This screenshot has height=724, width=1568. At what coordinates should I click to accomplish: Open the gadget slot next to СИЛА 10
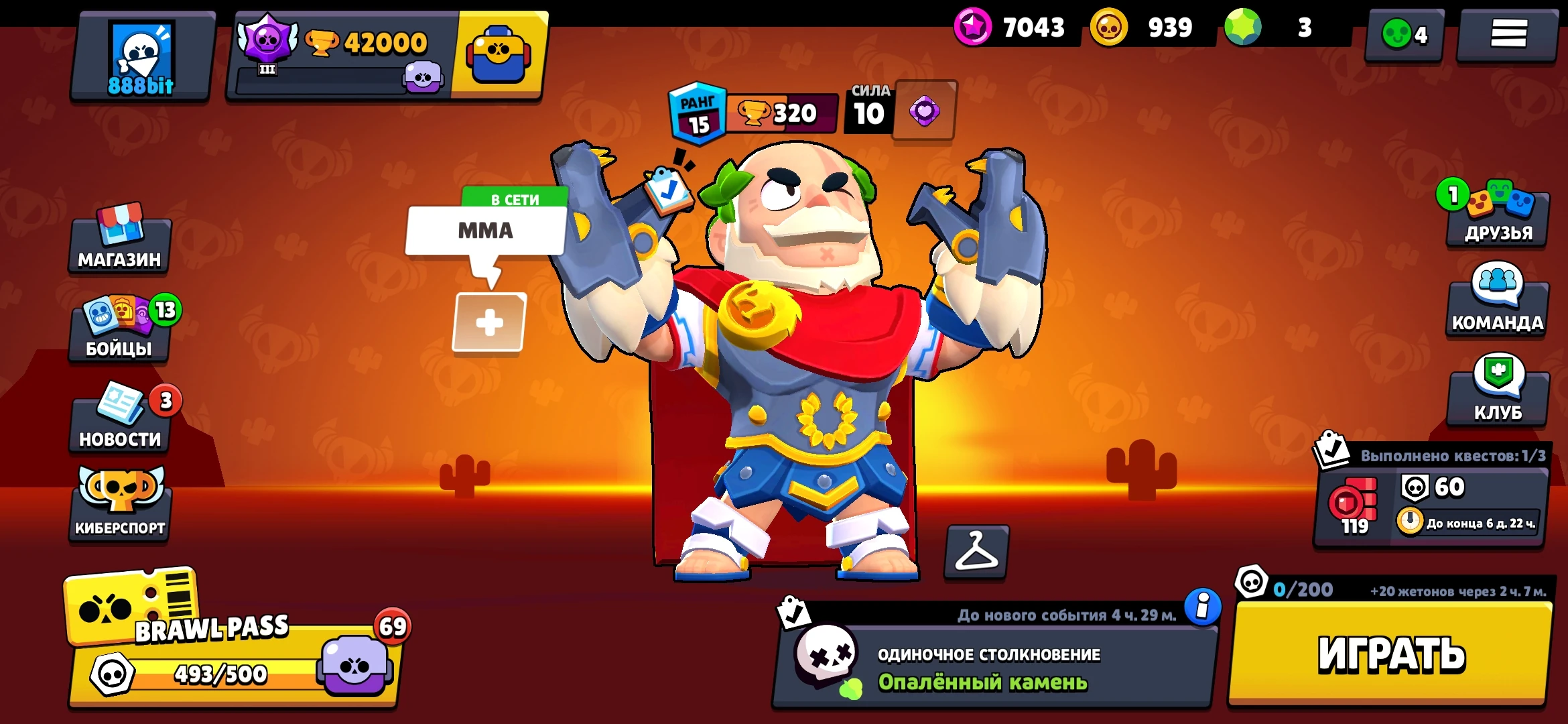(924, 111)
